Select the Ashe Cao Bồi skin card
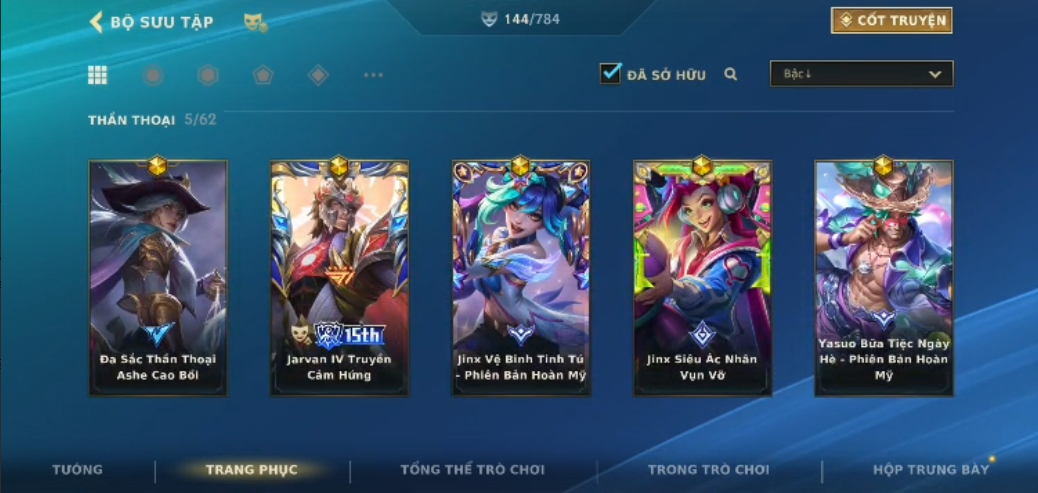Screen dimensions: 1038x493 158,277
